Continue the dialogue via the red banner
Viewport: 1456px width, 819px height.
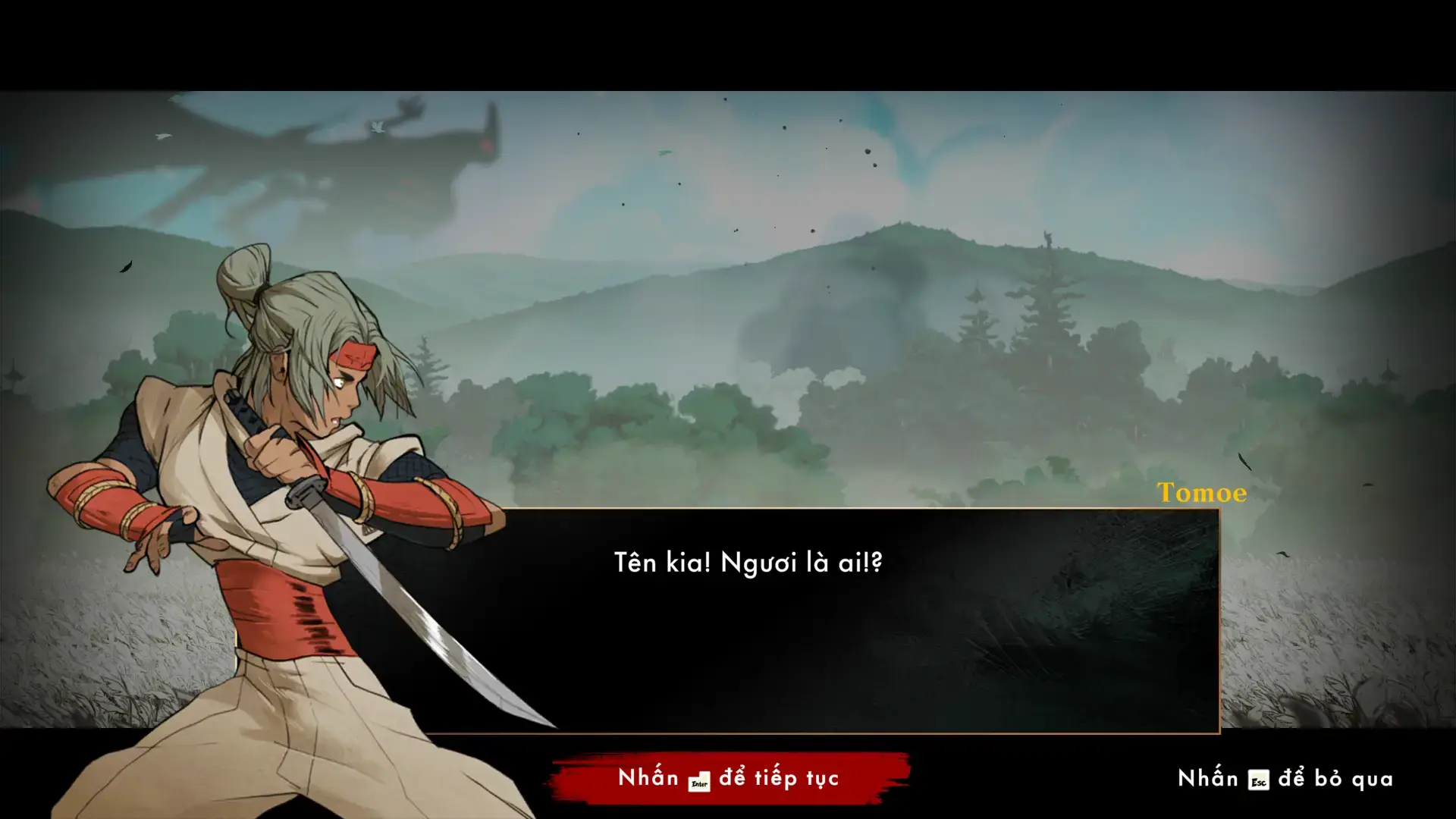(x=729, y=779)
